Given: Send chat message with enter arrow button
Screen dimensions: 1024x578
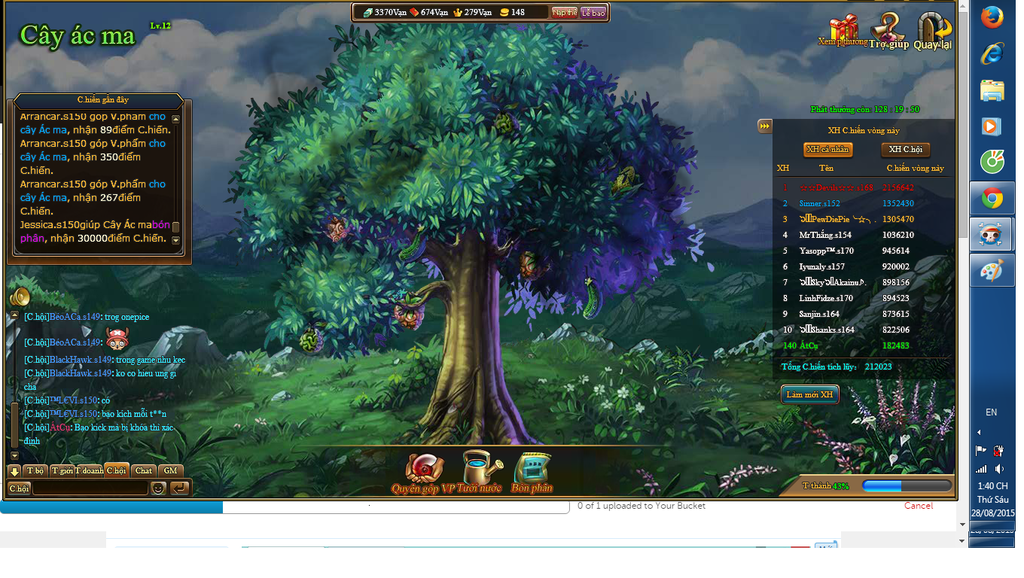Looking at the screenshot, I should 179,488.
